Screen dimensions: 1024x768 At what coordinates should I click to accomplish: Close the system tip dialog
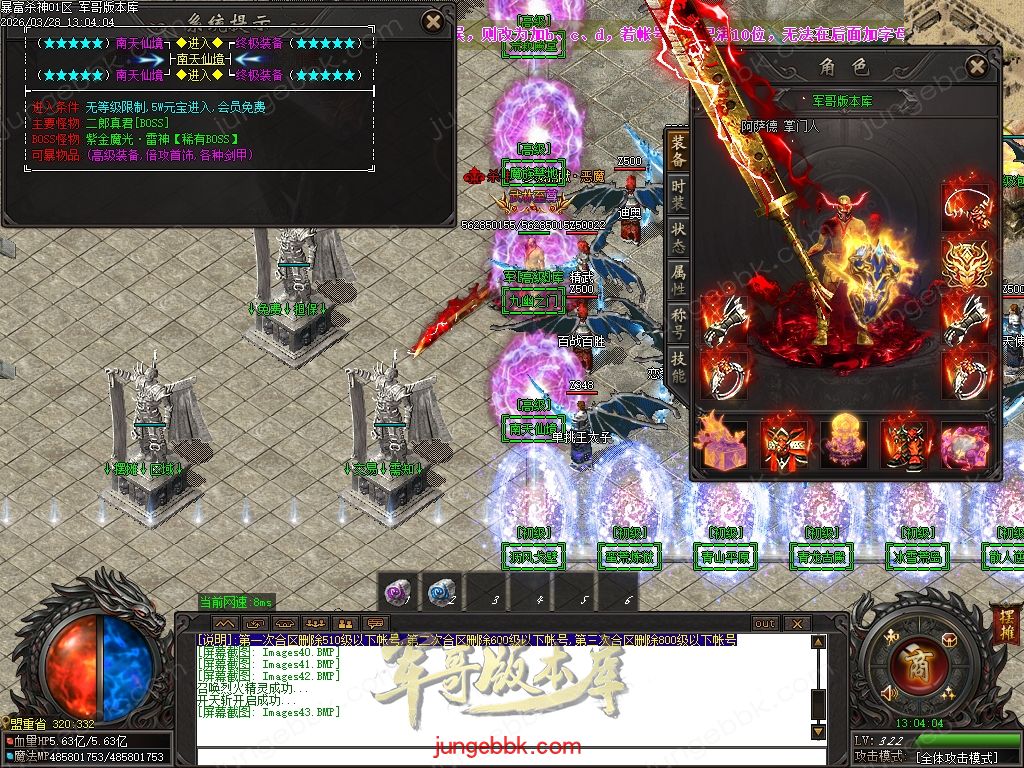pyautogui.click(x=432, y=21)
